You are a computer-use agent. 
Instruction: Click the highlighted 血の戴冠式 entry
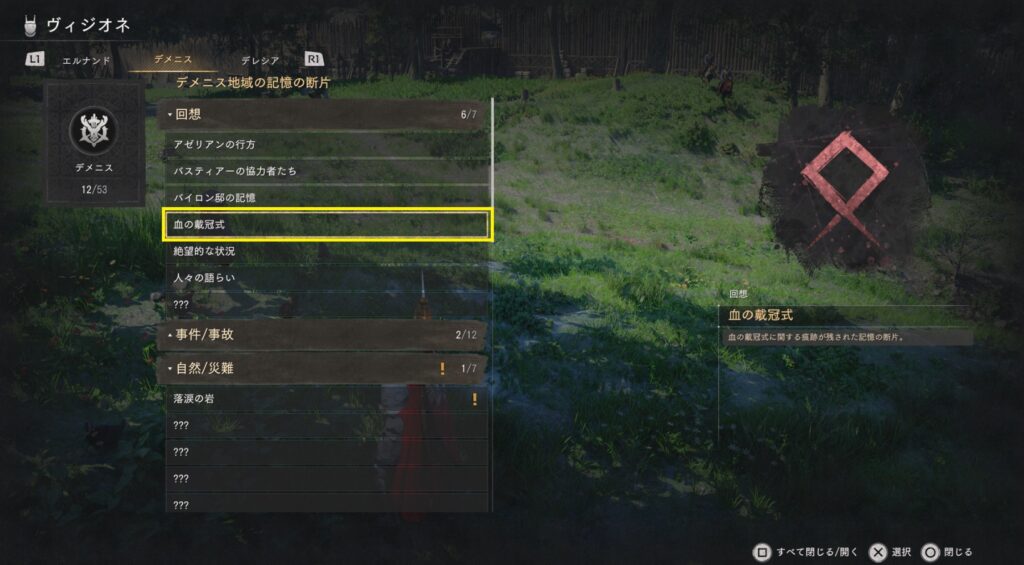click(x=326, y=225)
